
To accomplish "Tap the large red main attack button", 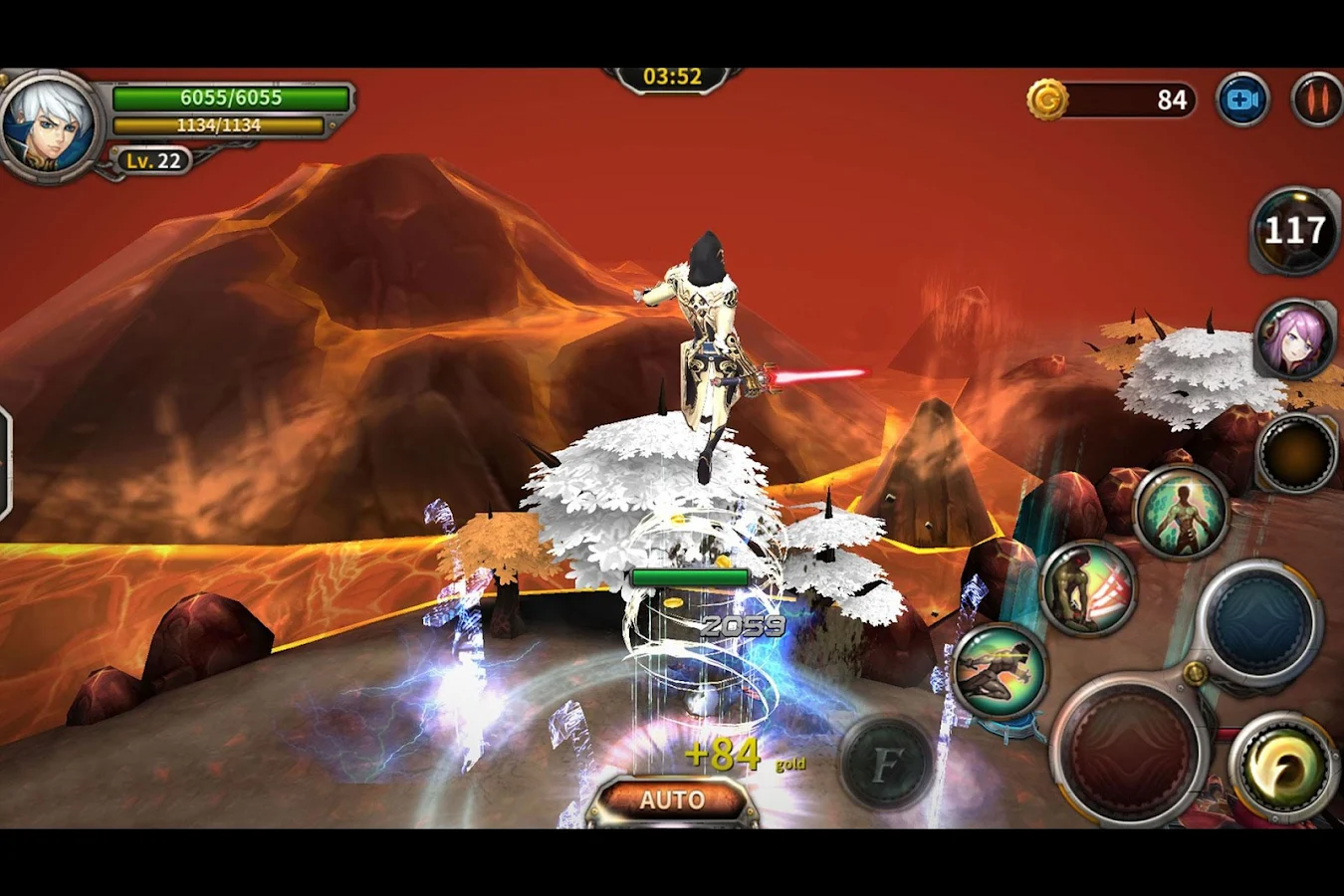I will [1129, 751].
